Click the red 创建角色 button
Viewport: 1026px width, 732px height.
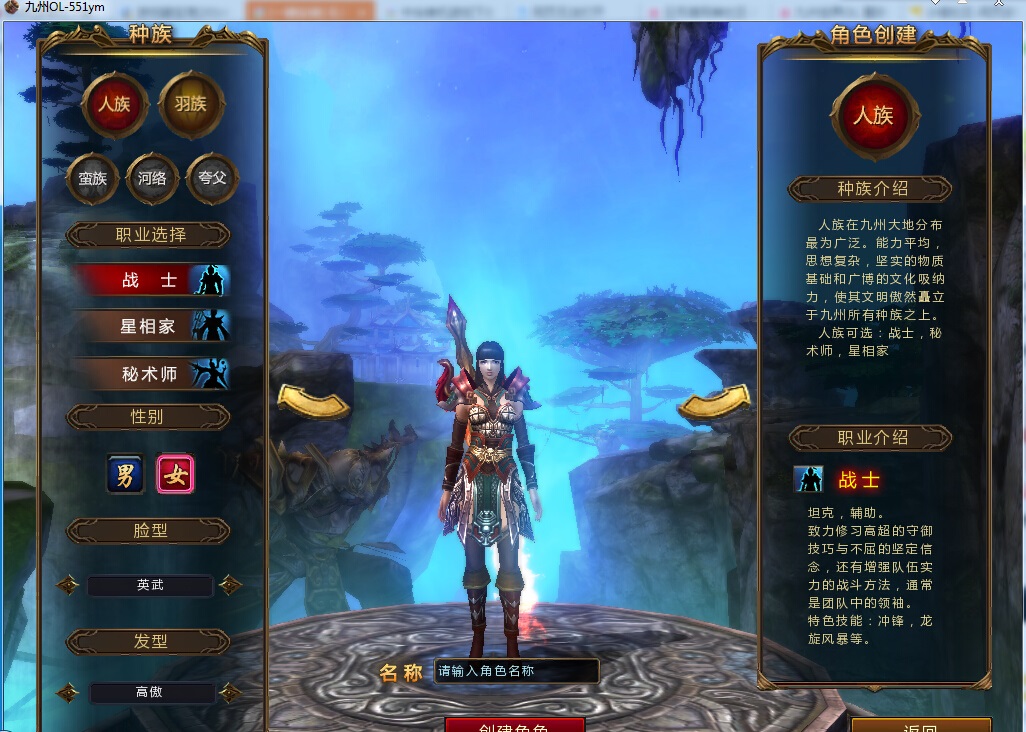click(x=514, y=724)
